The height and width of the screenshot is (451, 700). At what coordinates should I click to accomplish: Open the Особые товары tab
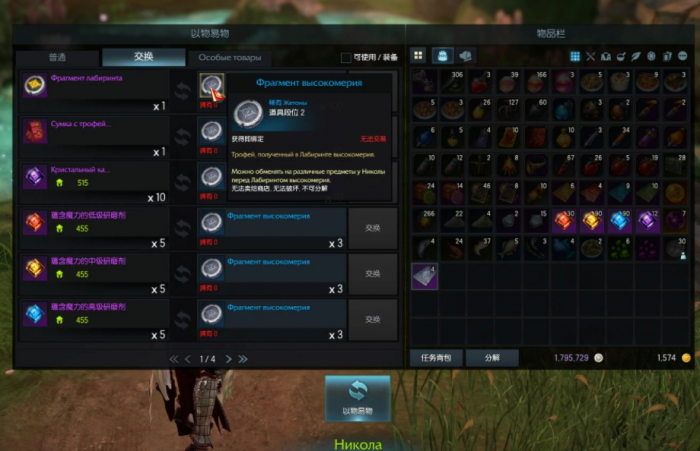tap(230, 58)
